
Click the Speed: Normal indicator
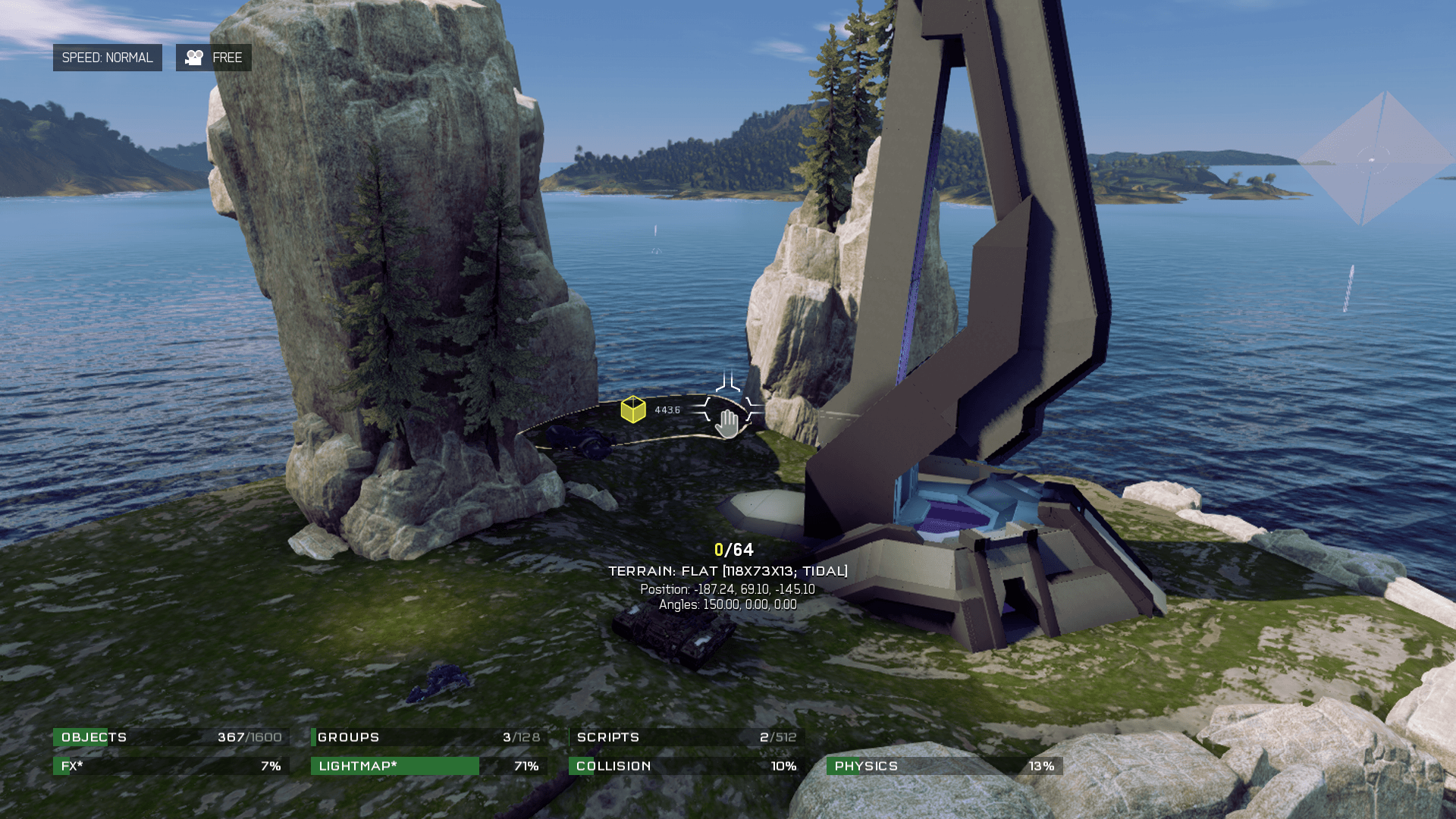[x=107, y=58]
